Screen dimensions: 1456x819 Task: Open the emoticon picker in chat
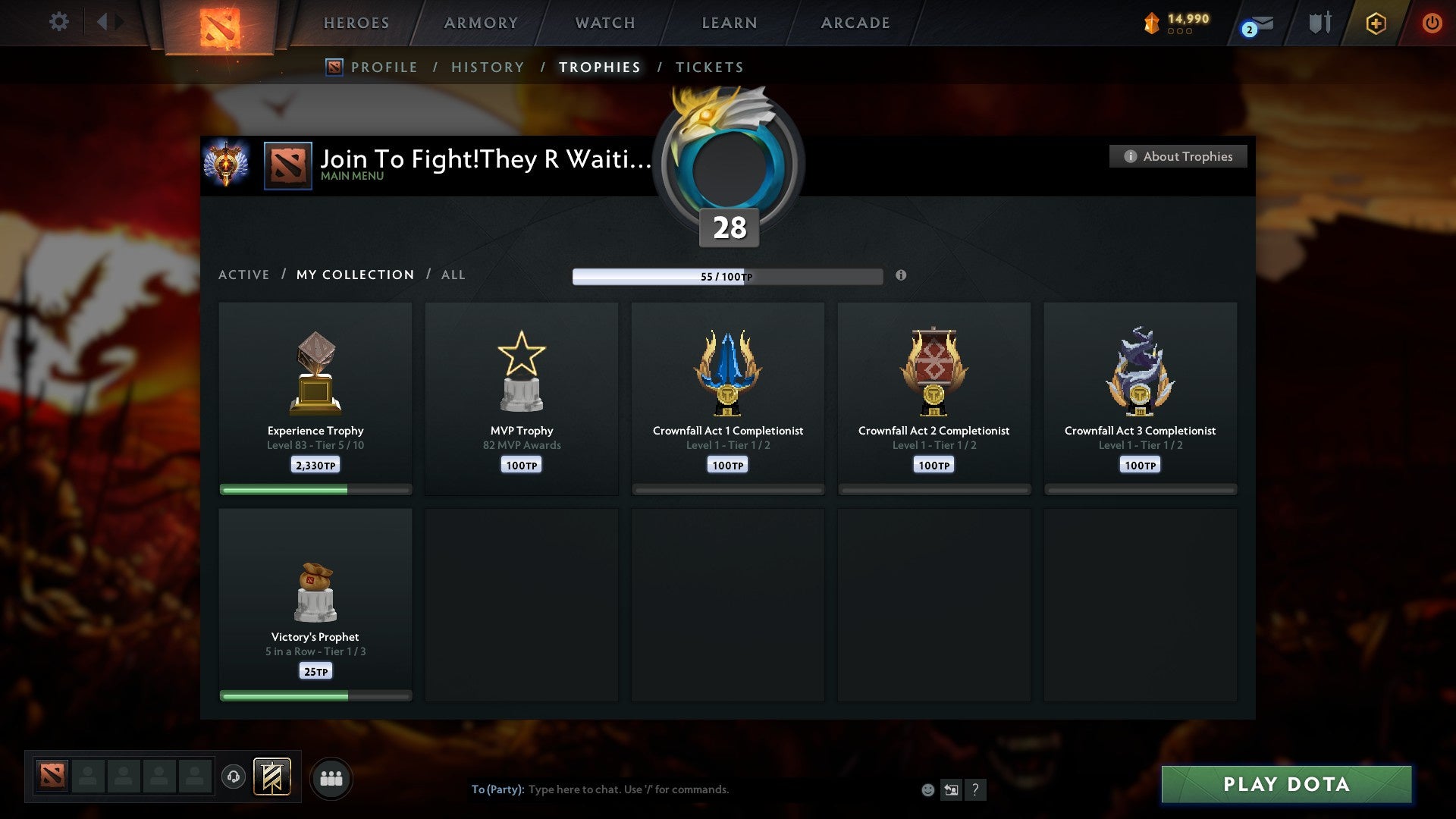pos(927,789)
